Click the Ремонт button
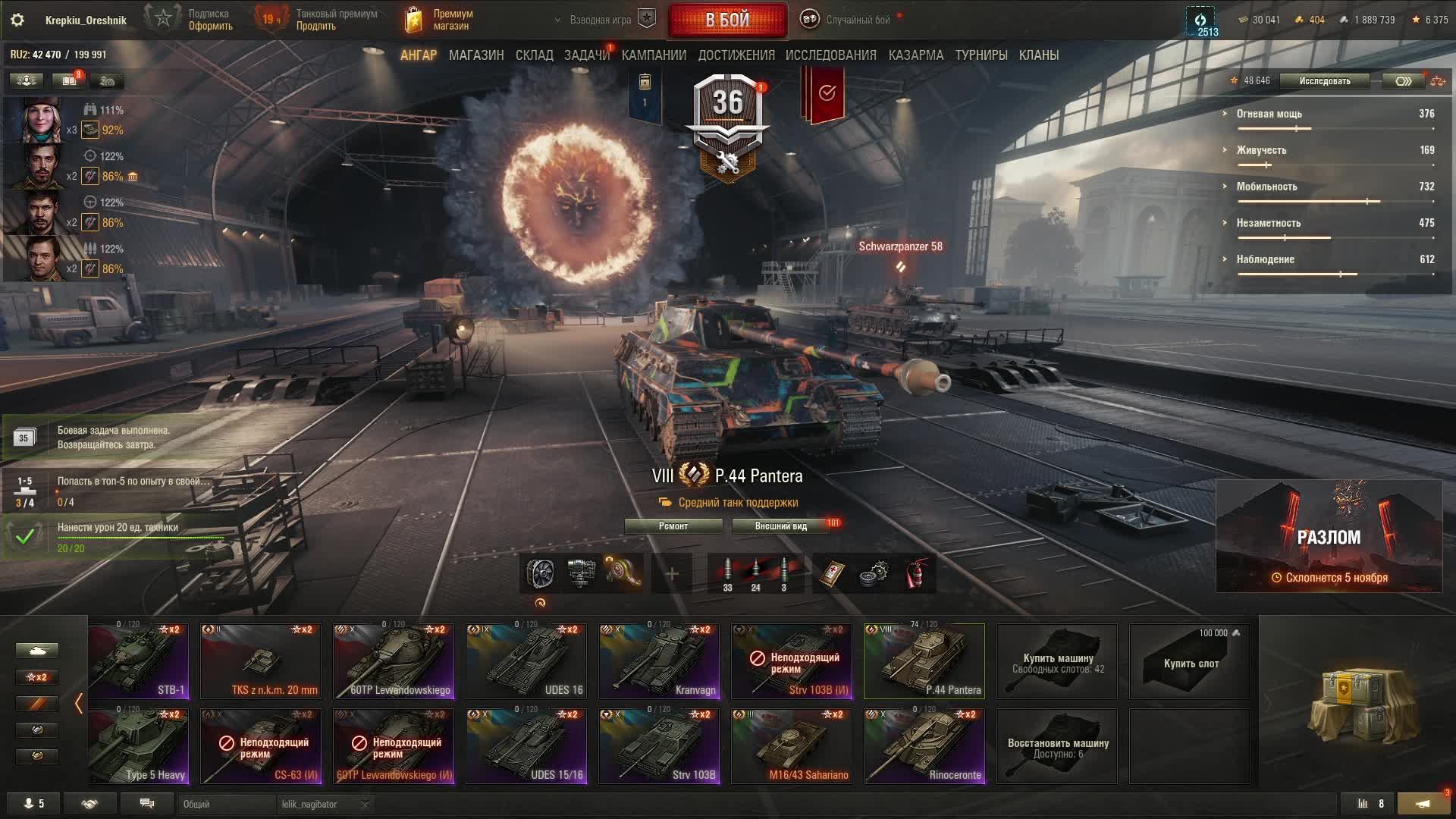 [x=673, y=526]
